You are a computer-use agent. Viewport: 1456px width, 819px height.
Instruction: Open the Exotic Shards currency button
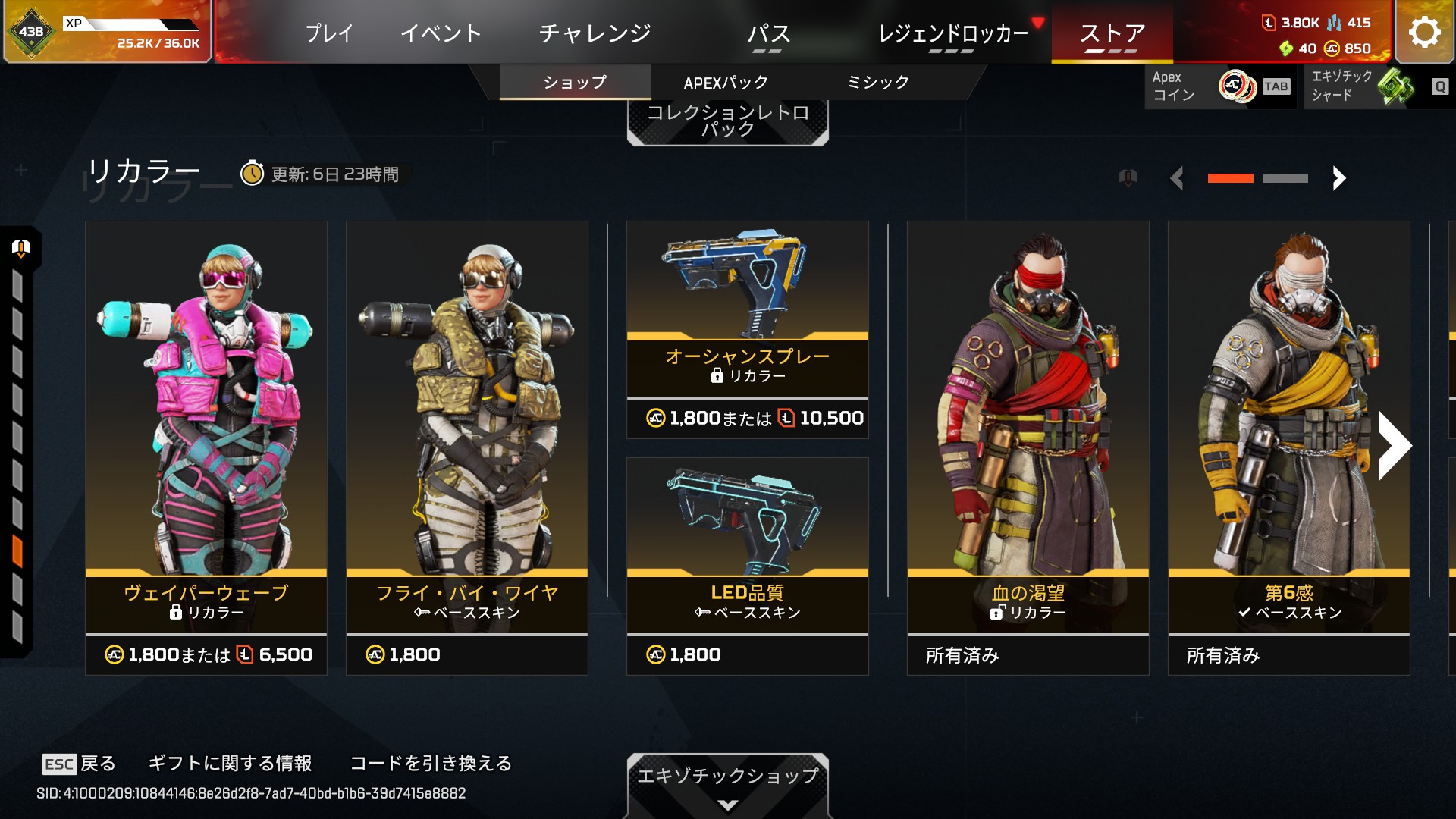coord(1376,86)
